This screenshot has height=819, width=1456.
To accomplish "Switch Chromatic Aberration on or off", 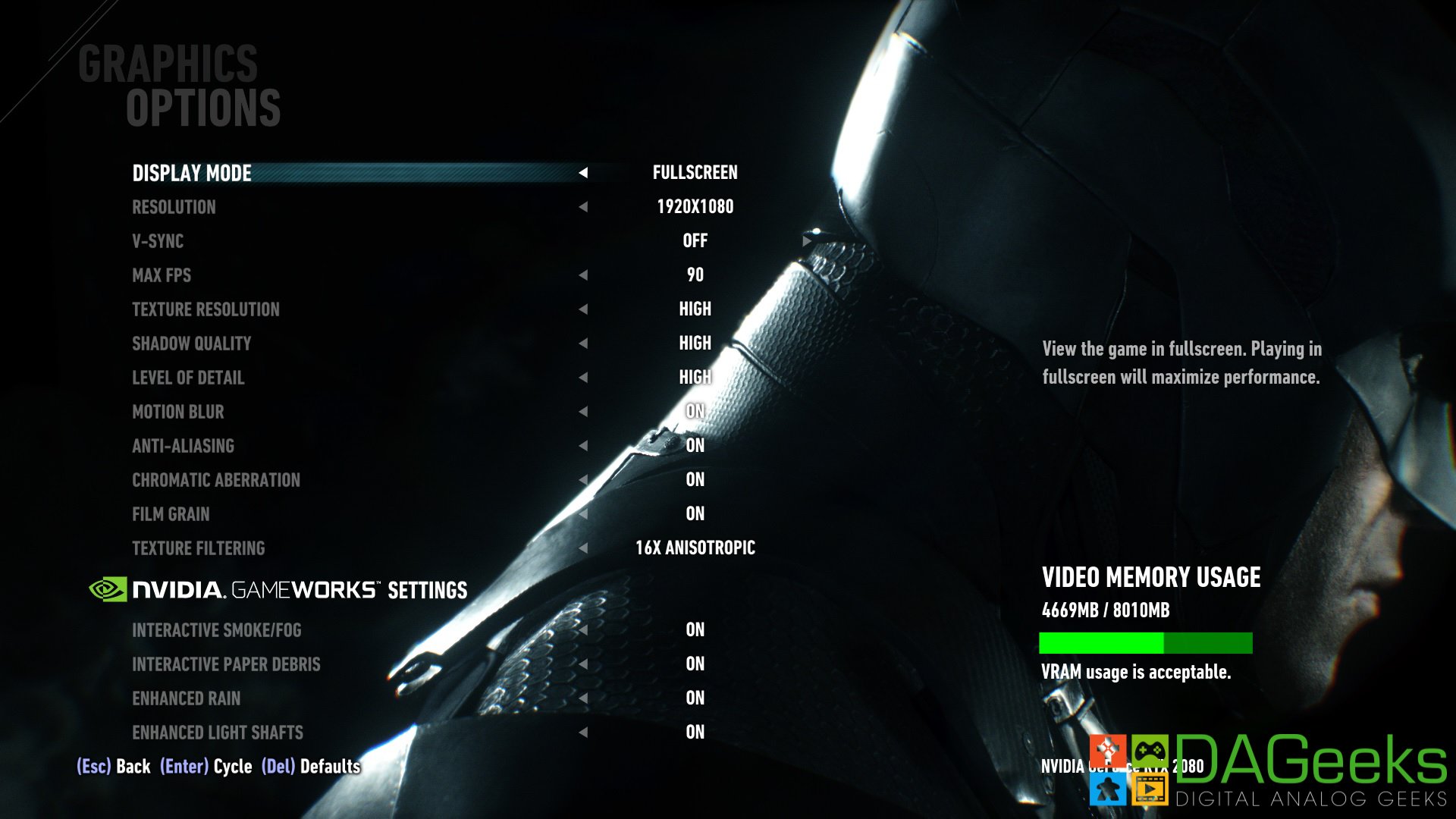I will click(216, 480).
